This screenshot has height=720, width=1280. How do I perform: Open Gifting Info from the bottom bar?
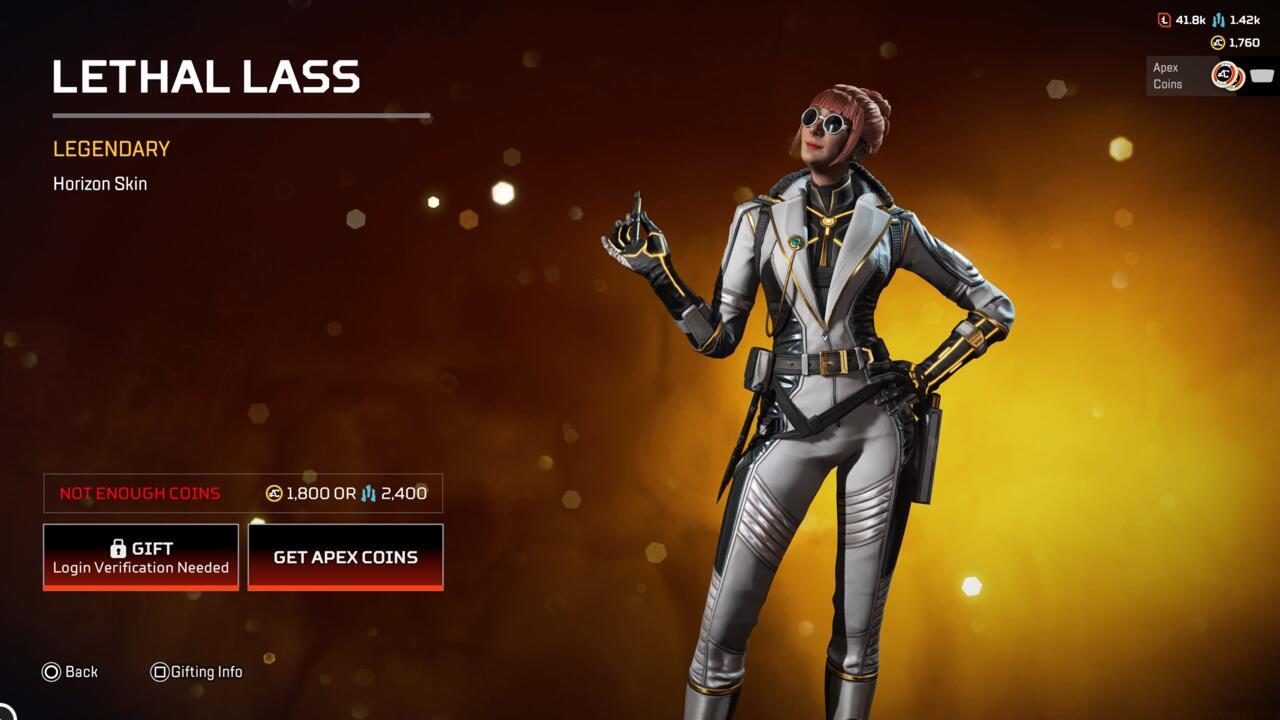[196, 672]
